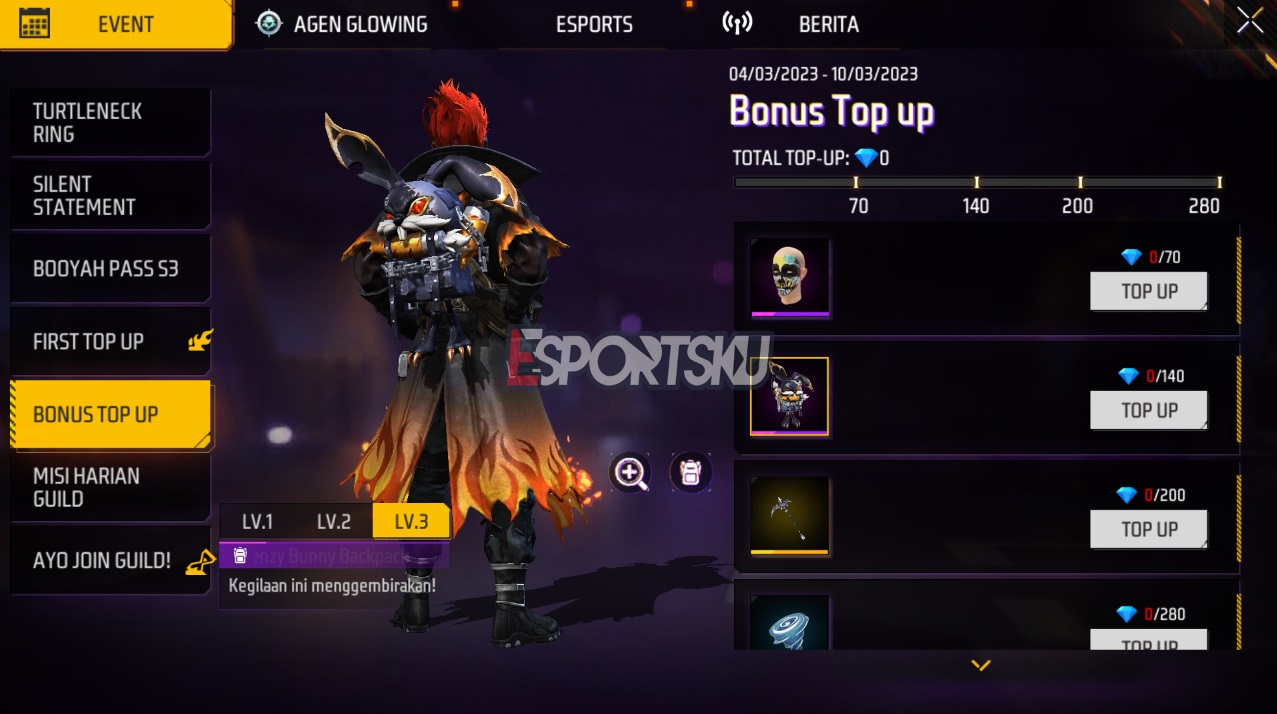Open Misi Harian Guild entry

[109, 487]
